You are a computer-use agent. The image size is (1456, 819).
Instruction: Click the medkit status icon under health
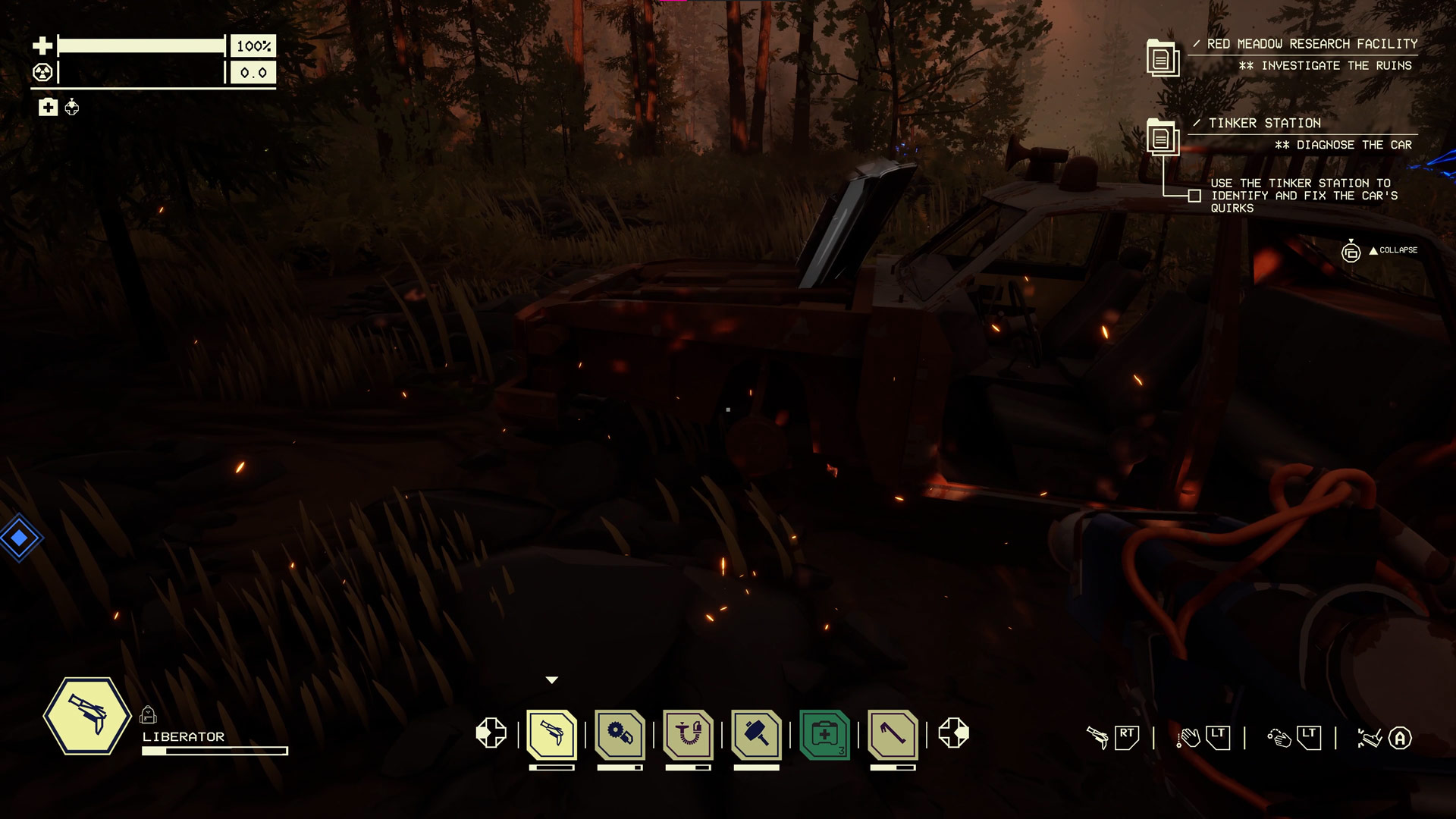pos(48,108)
